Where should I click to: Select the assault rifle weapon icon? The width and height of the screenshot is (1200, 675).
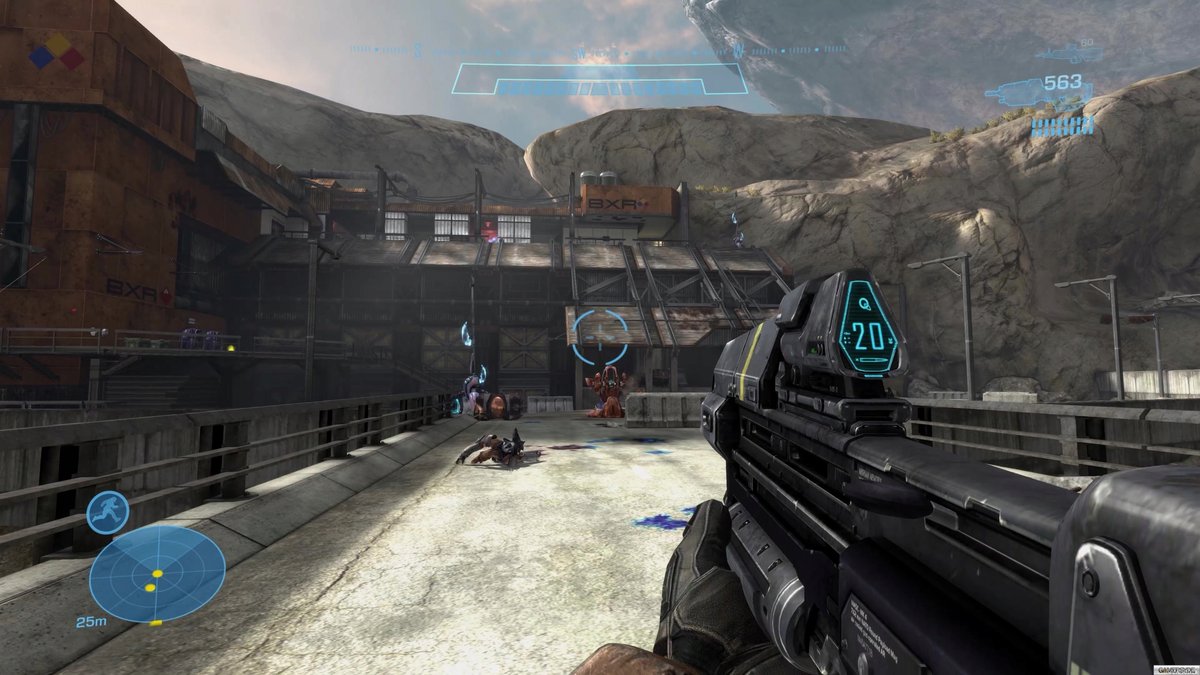1013,92
